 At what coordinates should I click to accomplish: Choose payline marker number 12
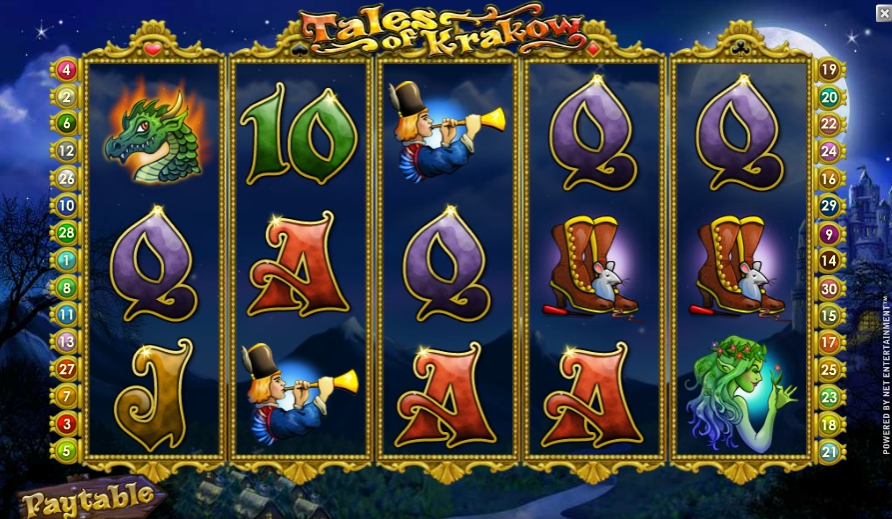tap(67, 151)
